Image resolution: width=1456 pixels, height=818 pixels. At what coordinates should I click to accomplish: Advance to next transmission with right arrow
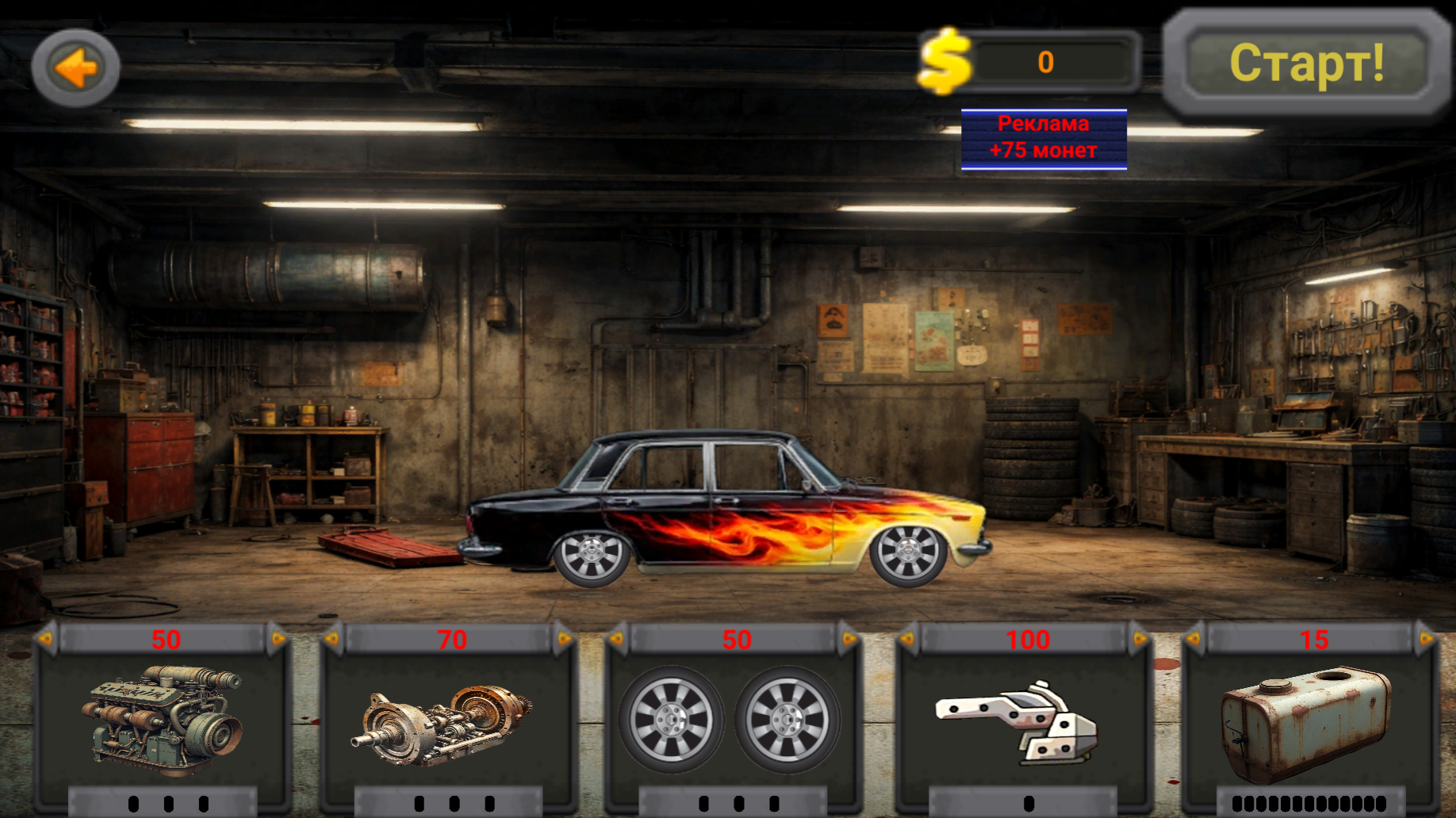click(x=564, y=638)
